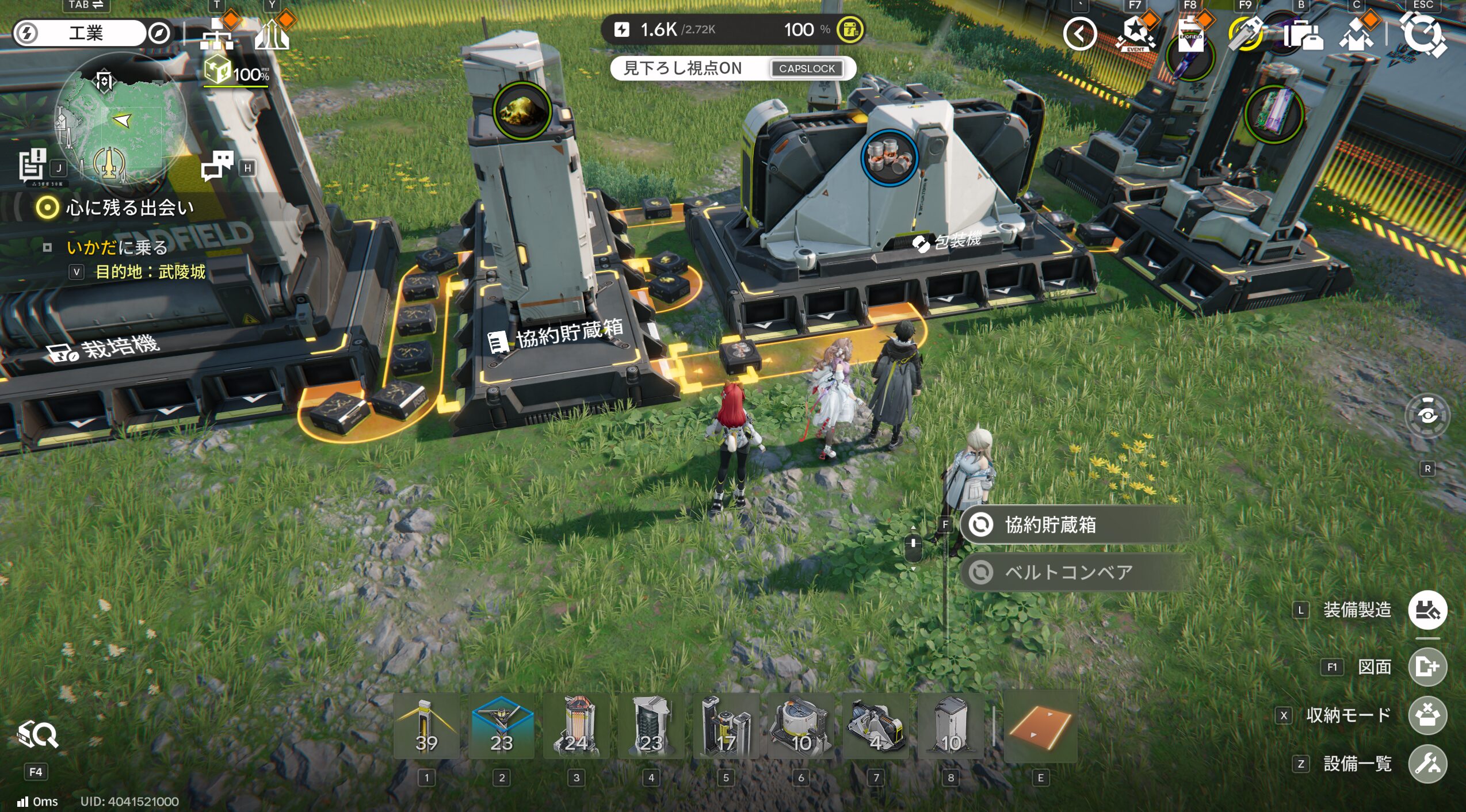
Task: Select the orange conveyor belt hotbar slot
Action: tap(1040, 727)
